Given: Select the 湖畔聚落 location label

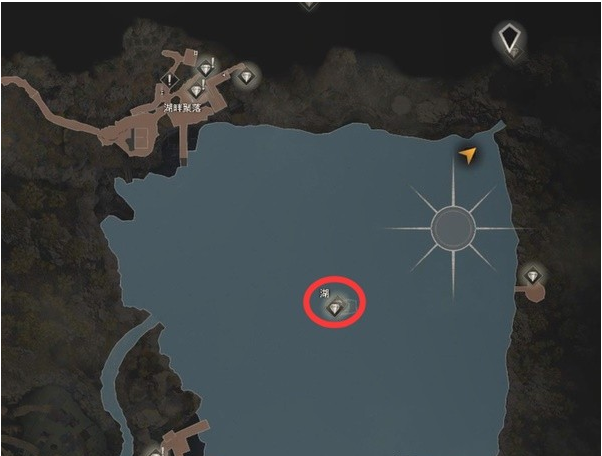Looking at the screenshot, I should pos(181,106).
